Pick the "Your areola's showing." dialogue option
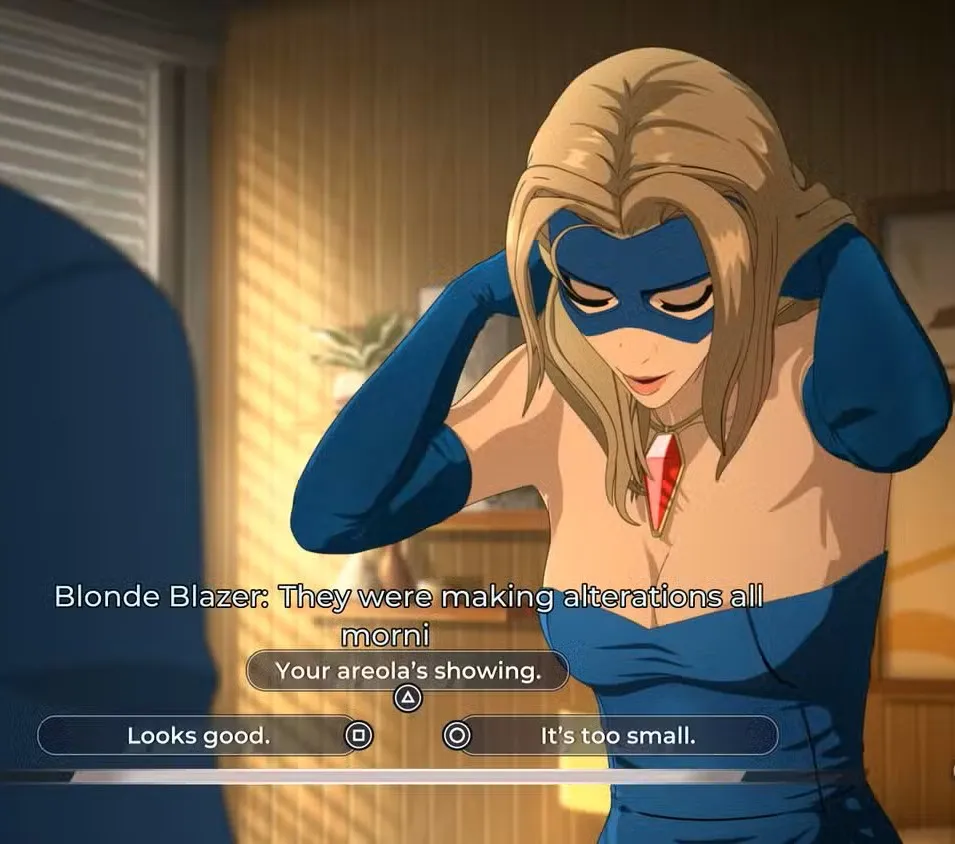This screenshot has height=844, width=955. tap(407, 671)
